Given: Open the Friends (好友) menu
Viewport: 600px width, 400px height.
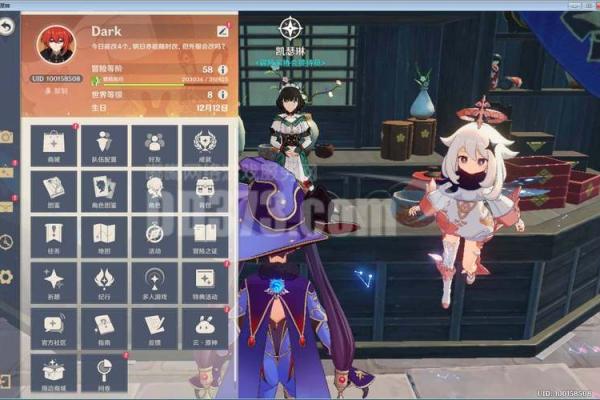Looking at the screenshot, I should coord(154,146).
